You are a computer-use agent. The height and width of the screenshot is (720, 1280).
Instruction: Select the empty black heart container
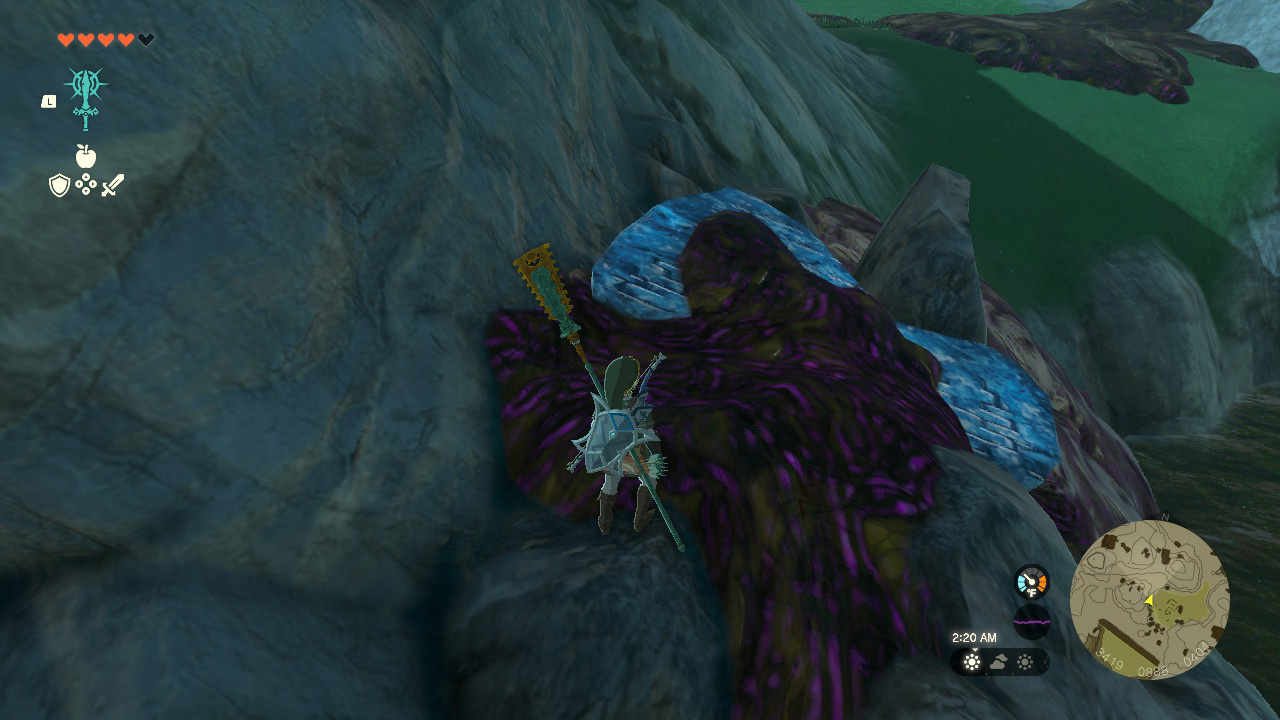[x=145, y=40]
